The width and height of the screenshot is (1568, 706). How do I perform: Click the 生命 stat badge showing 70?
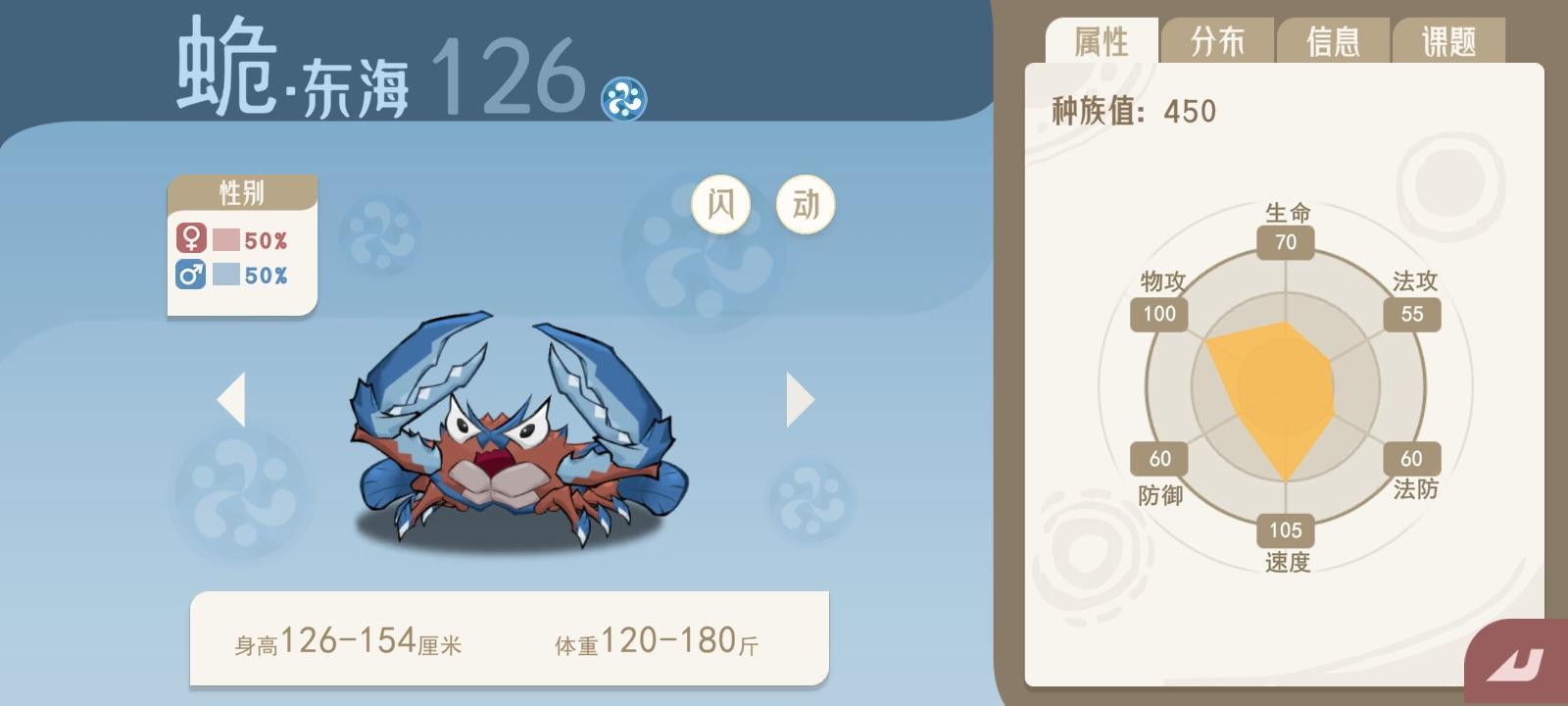[x=1285, y=241]
